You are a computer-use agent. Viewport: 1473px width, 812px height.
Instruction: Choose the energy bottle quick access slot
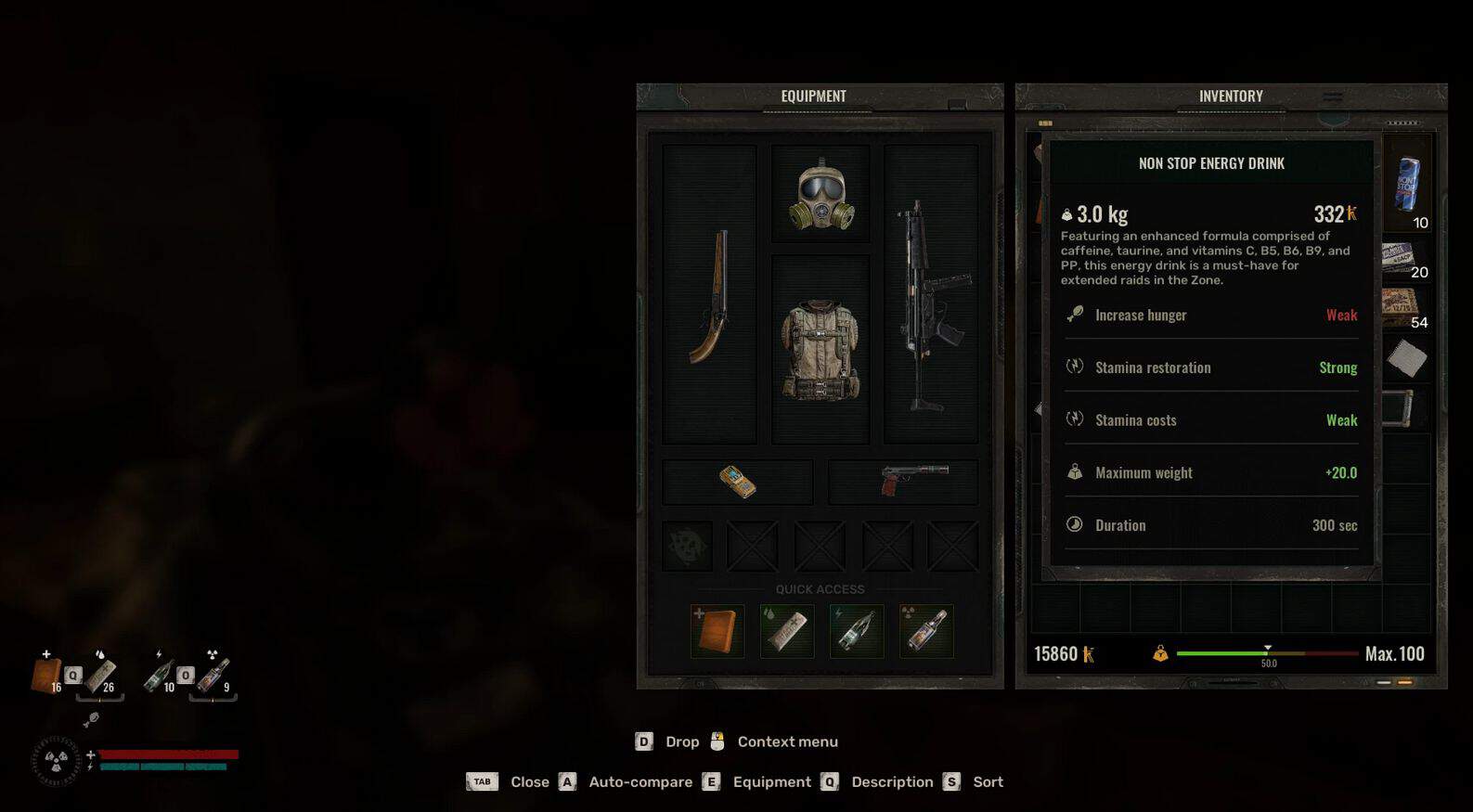tap(856, 631)
